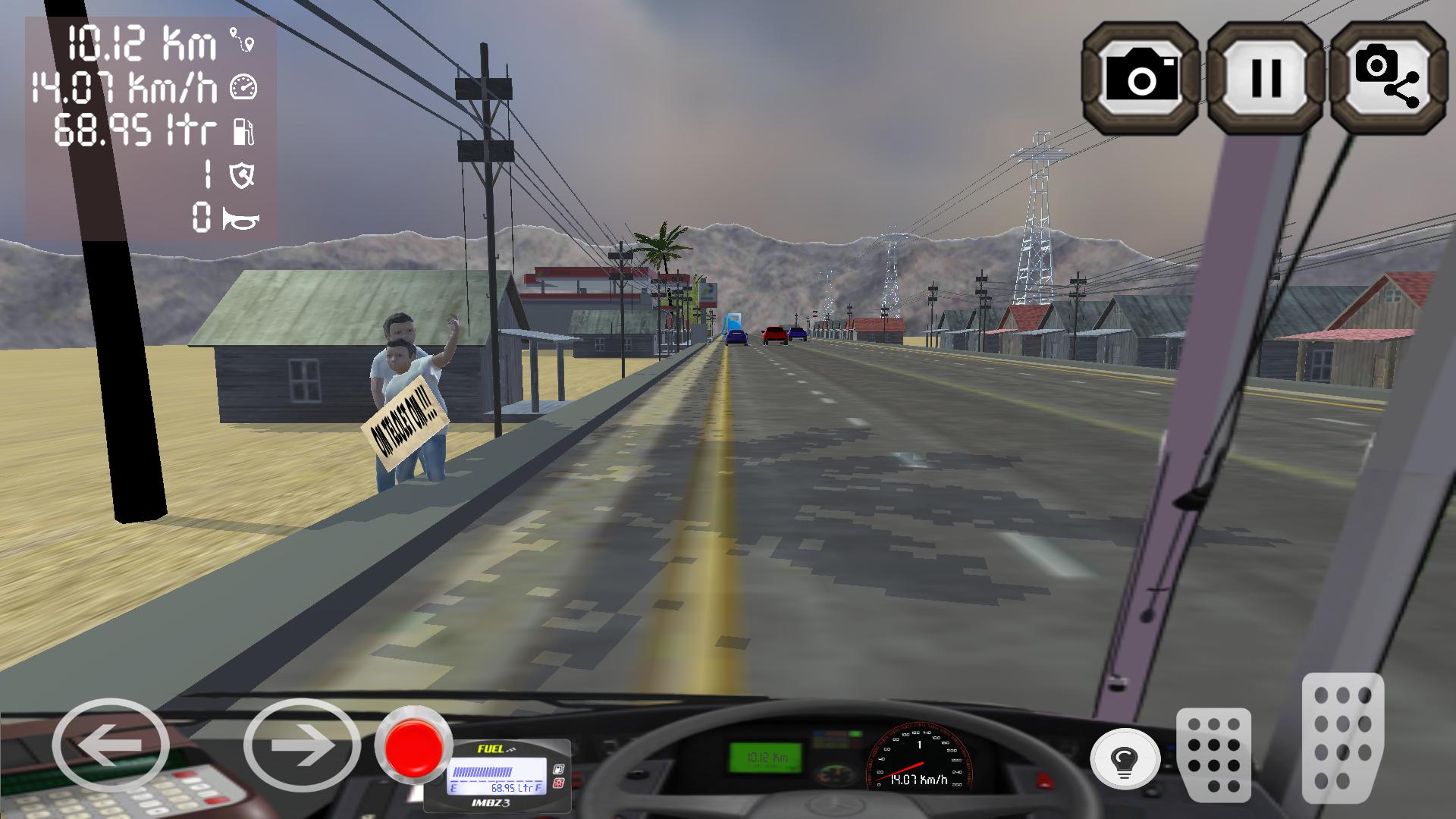1456x819 pixels.
Task: Tap the shield icon in the HUD panel
Action: coord(241,177)
